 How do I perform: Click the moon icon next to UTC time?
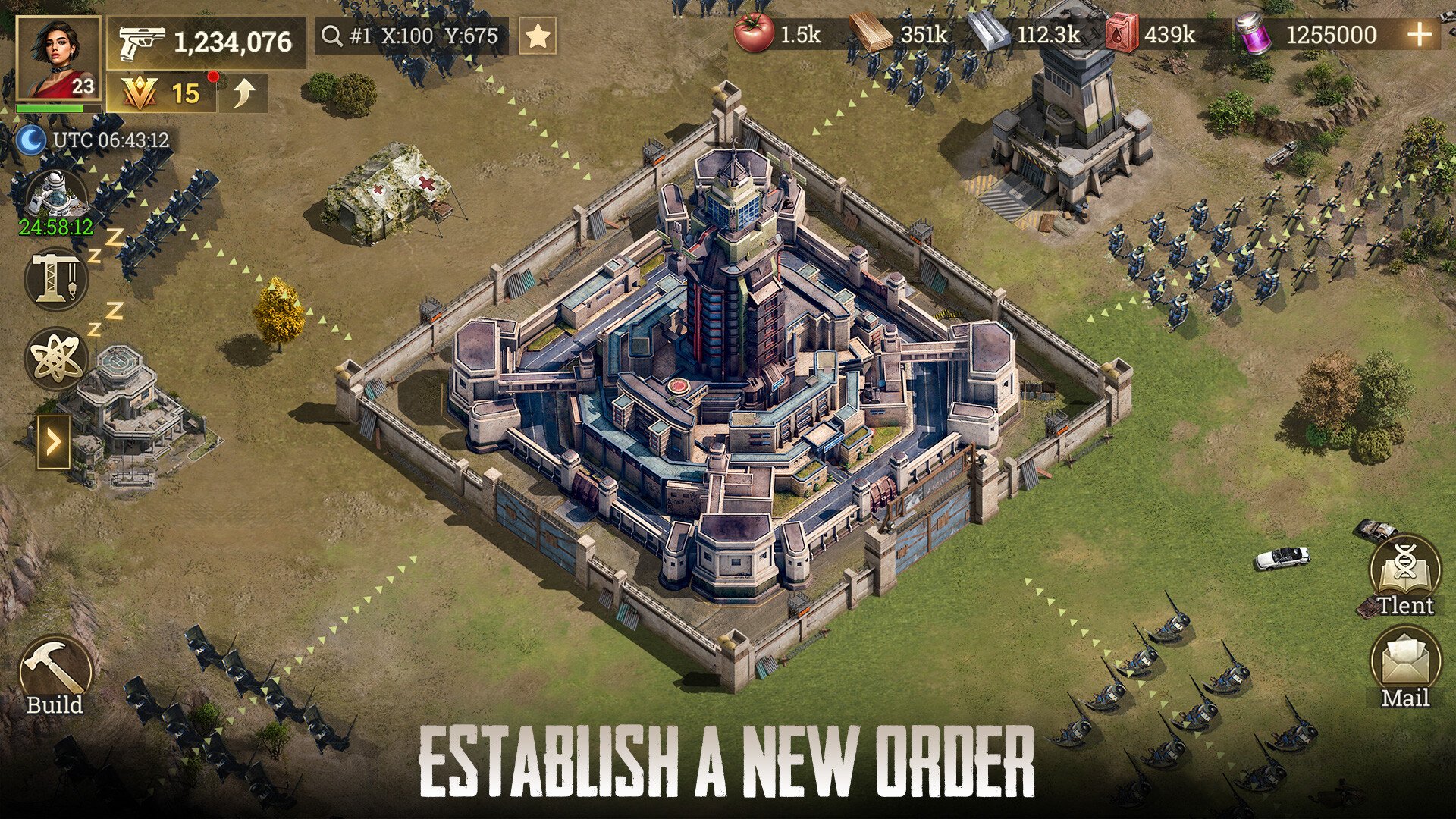click(x=29, y=141)
